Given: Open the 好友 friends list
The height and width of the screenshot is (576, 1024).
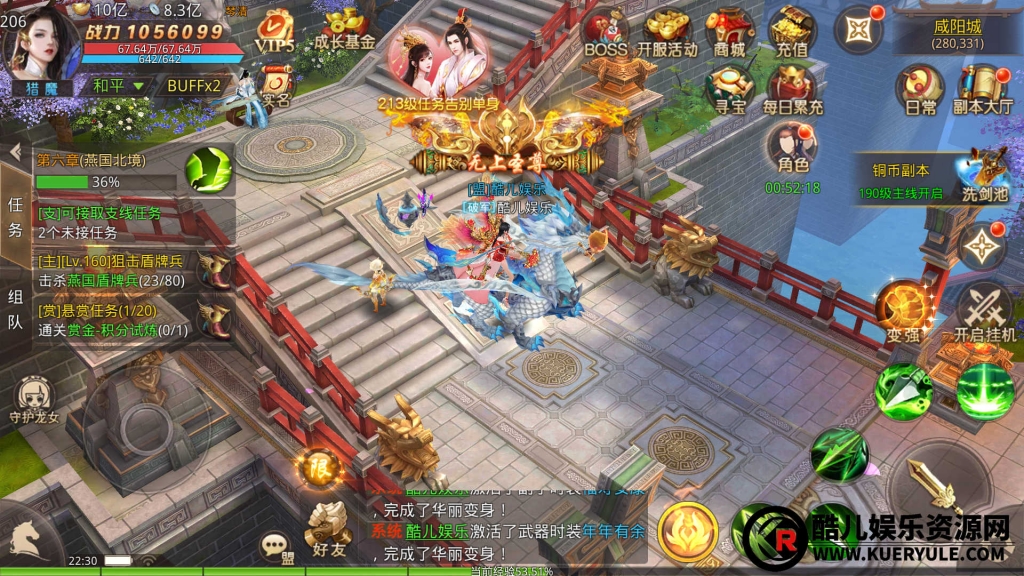Looking at the screenshot, I should tap(327, 528).
